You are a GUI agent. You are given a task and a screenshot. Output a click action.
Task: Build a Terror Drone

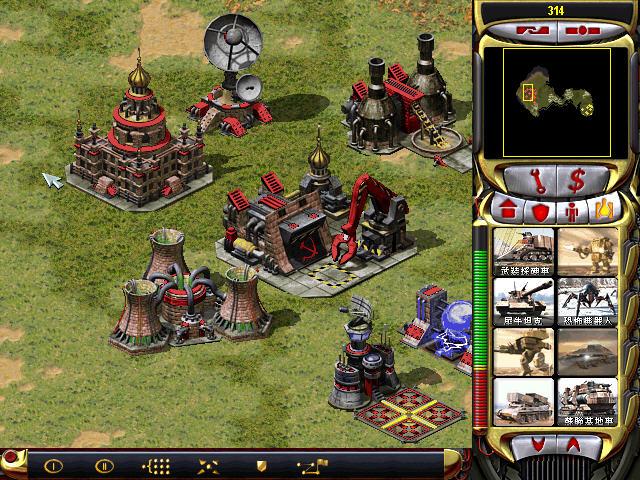pyautogui.click(x=587, y=298)
